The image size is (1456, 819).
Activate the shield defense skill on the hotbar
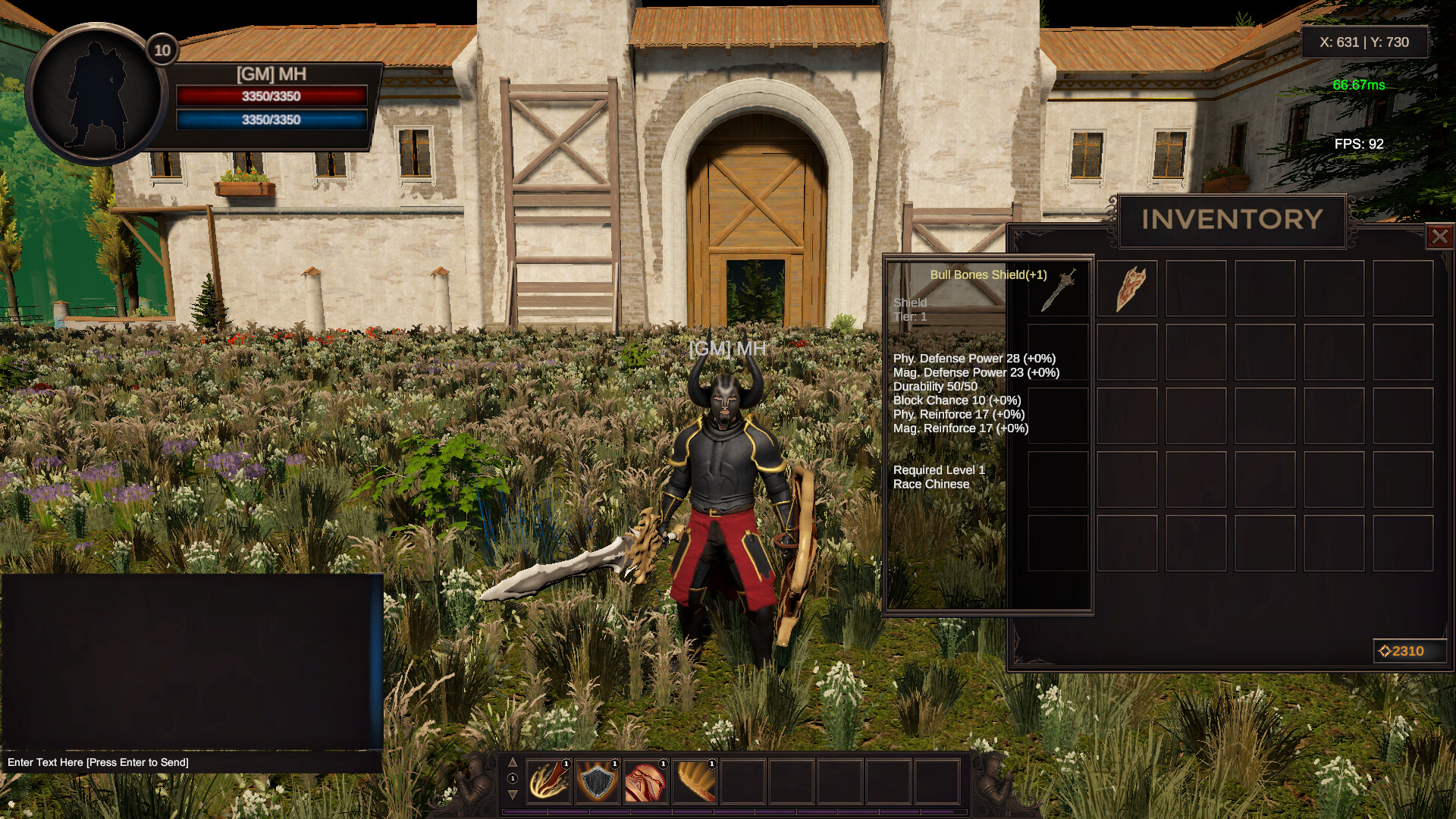click(598, 783)
